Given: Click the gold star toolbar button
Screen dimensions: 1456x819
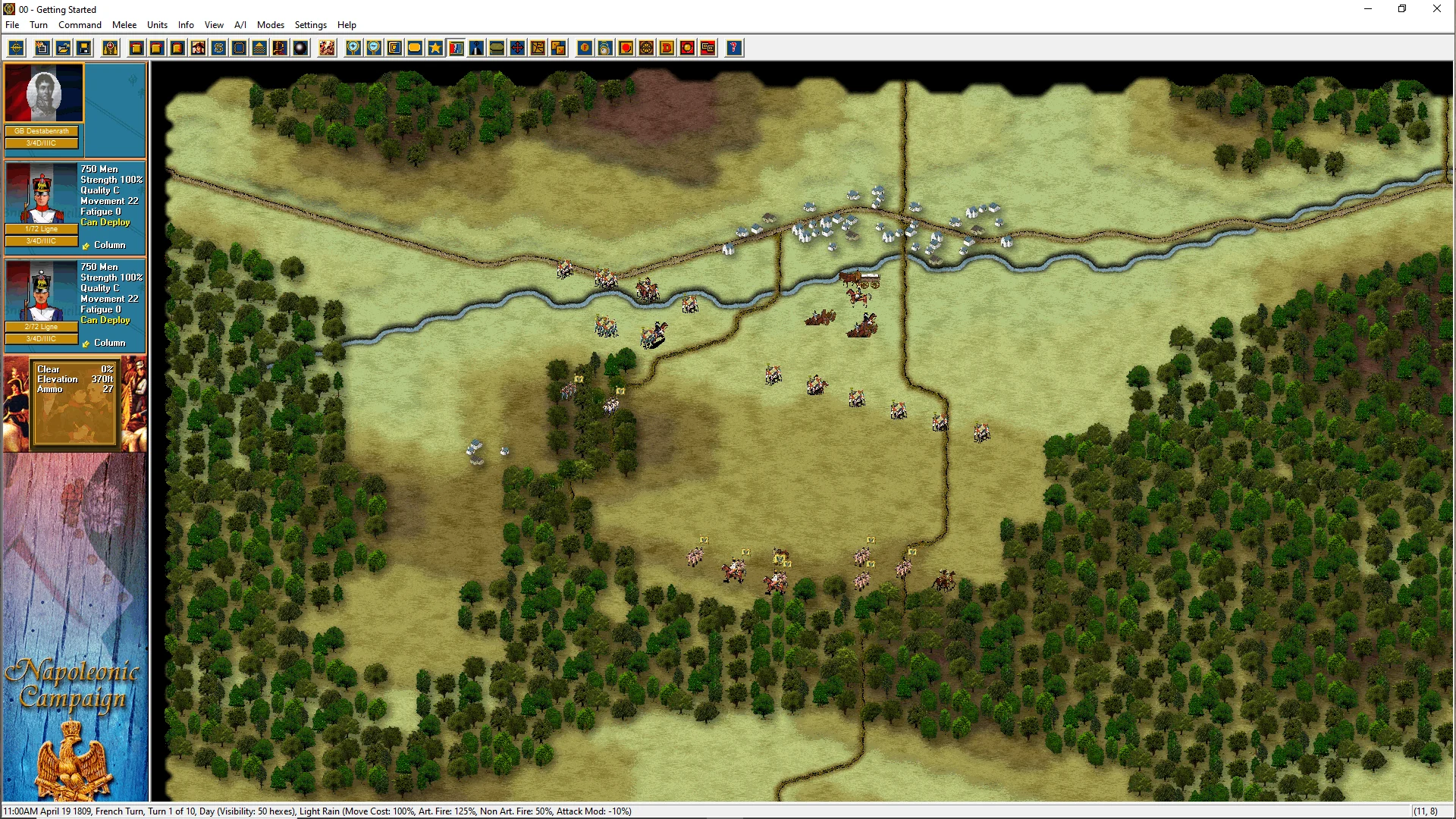Looking at the screenshot, I should click(x=435, y=49).
